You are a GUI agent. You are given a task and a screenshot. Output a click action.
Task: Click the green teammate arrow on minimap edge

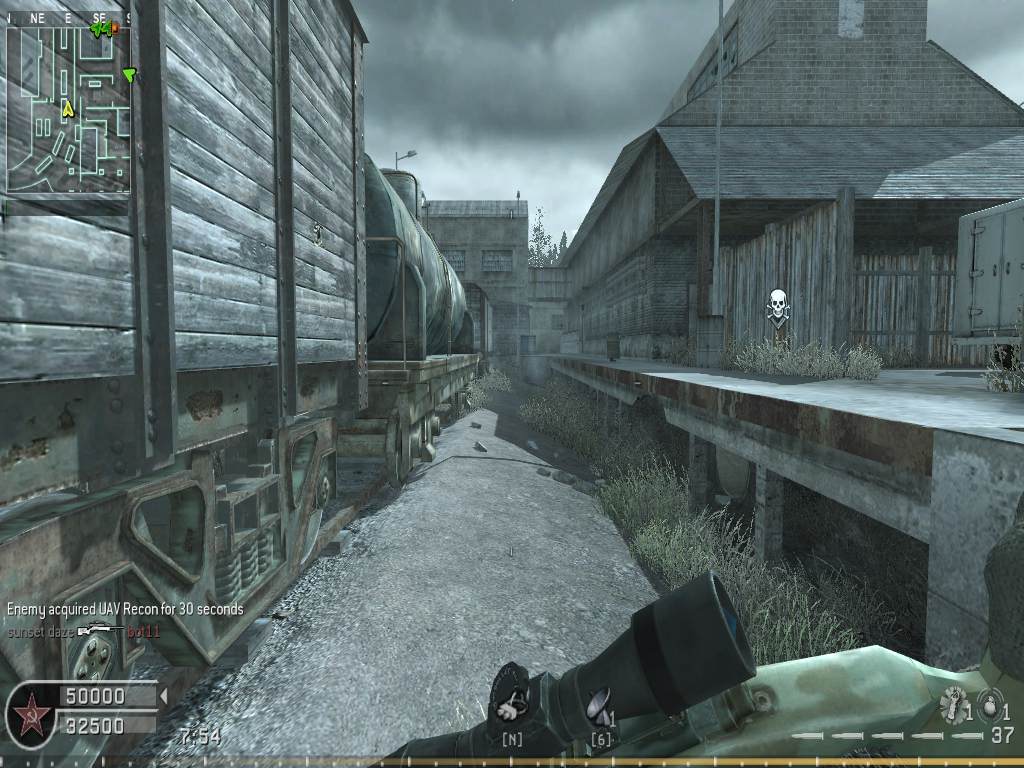(128, 75)
